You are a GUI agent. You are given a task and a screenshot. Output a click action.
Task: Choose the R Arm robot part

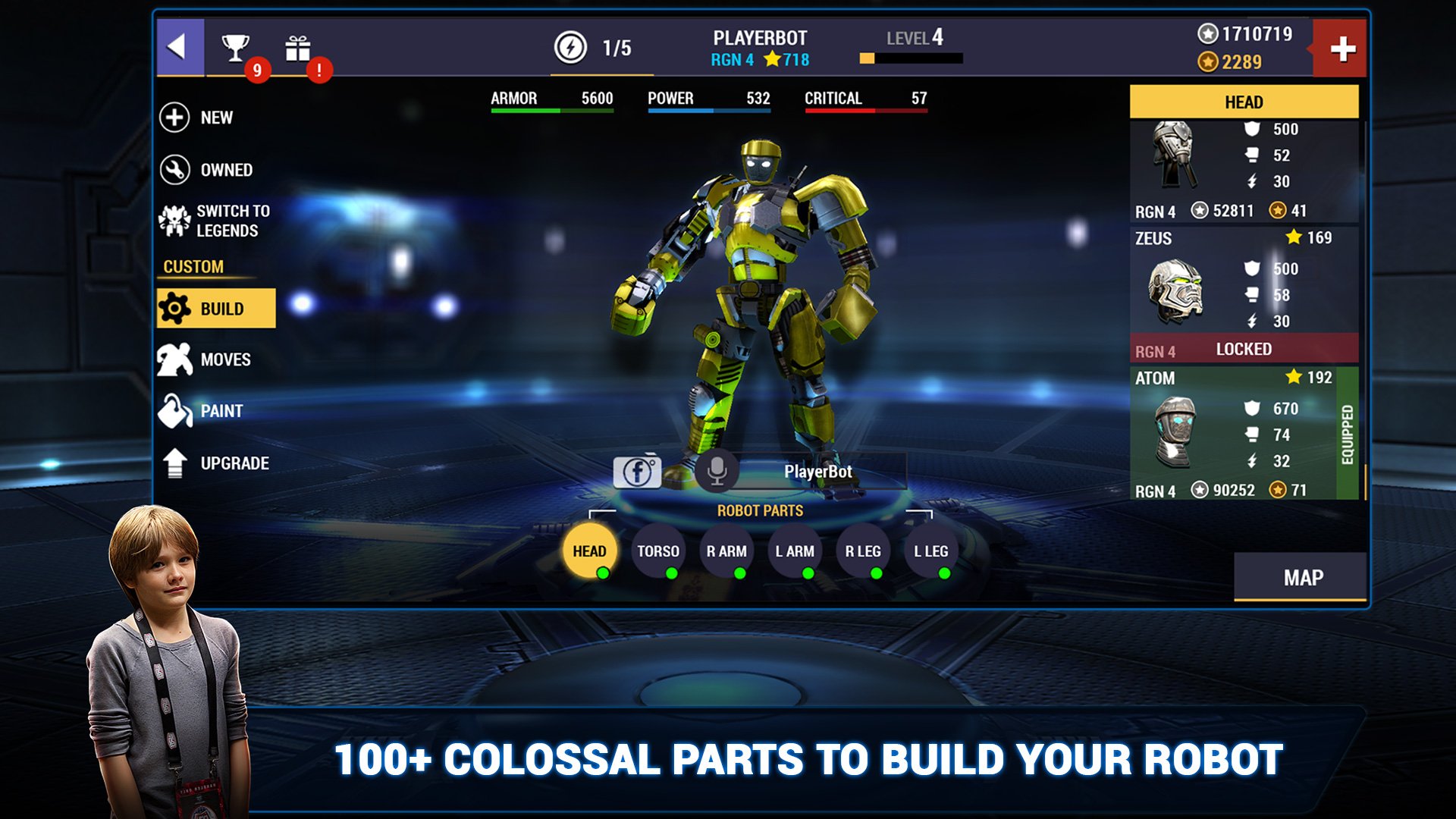(x=726, y=551)
